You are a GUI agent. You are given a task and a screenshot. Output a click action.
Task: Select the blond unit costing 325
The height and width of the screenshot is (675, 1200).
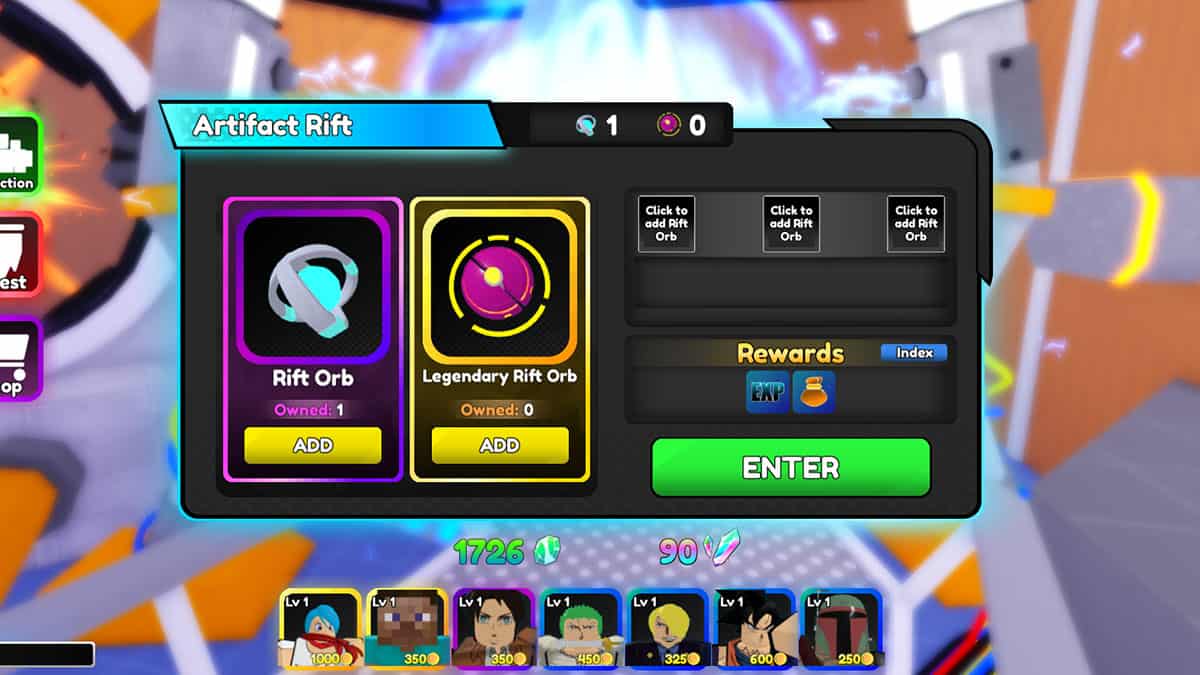(x=667, y=630)
